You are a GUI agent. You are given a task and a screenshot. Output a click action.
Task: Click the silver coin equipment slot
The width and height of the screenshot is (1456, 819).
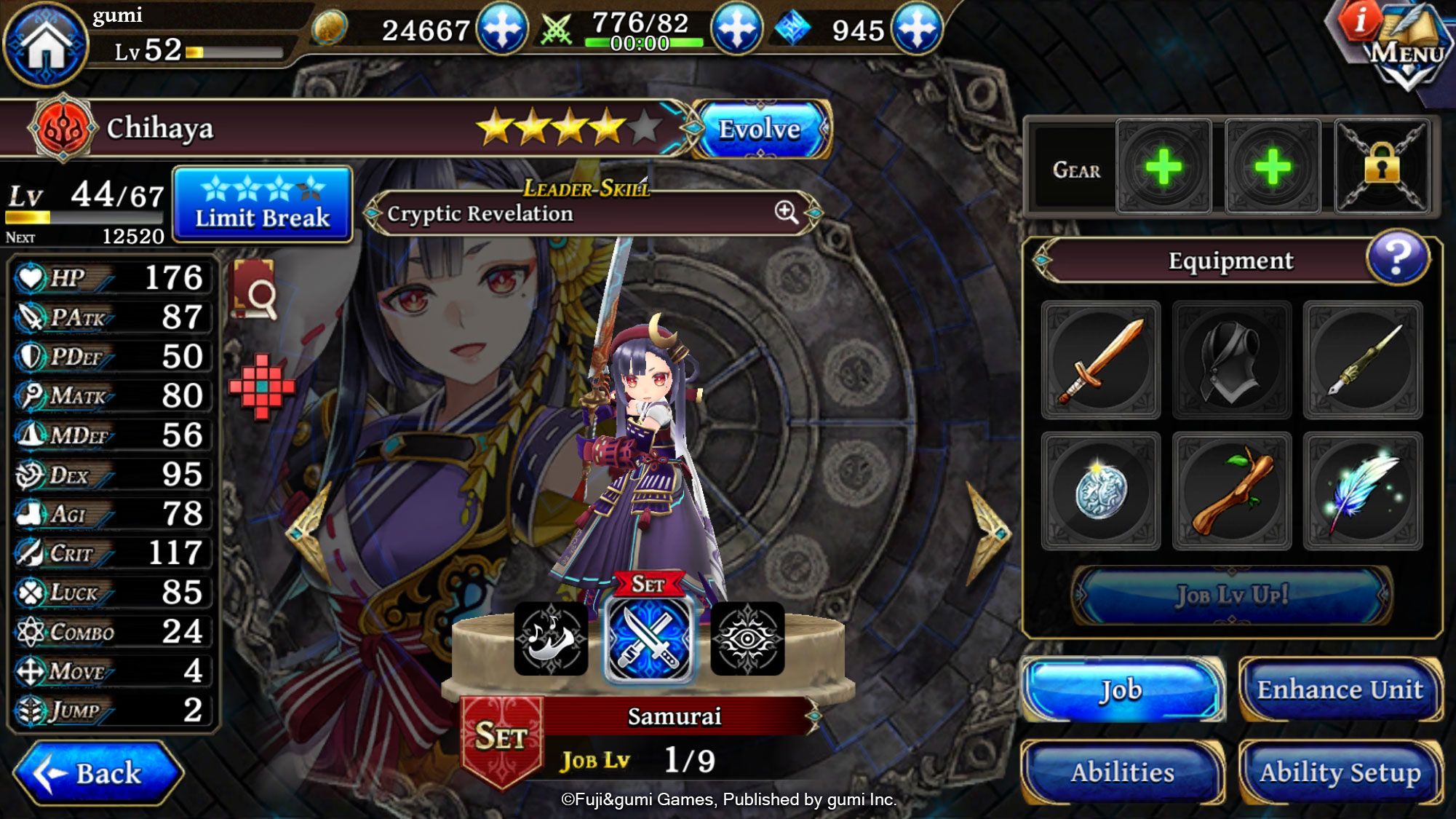pyautogui.click(x=1101, y=489)
